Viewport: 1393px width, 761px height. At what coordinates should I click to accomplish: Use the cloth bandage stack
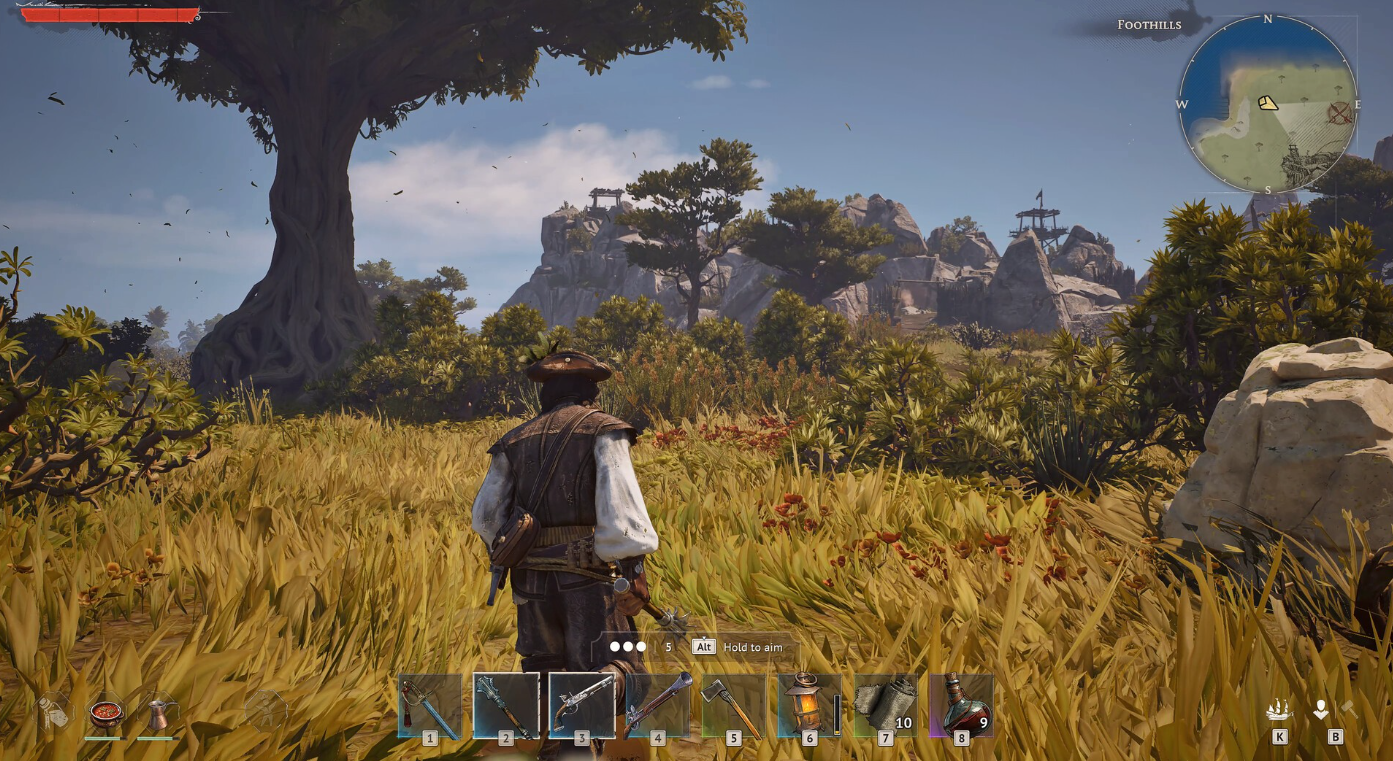click(885, 706)
